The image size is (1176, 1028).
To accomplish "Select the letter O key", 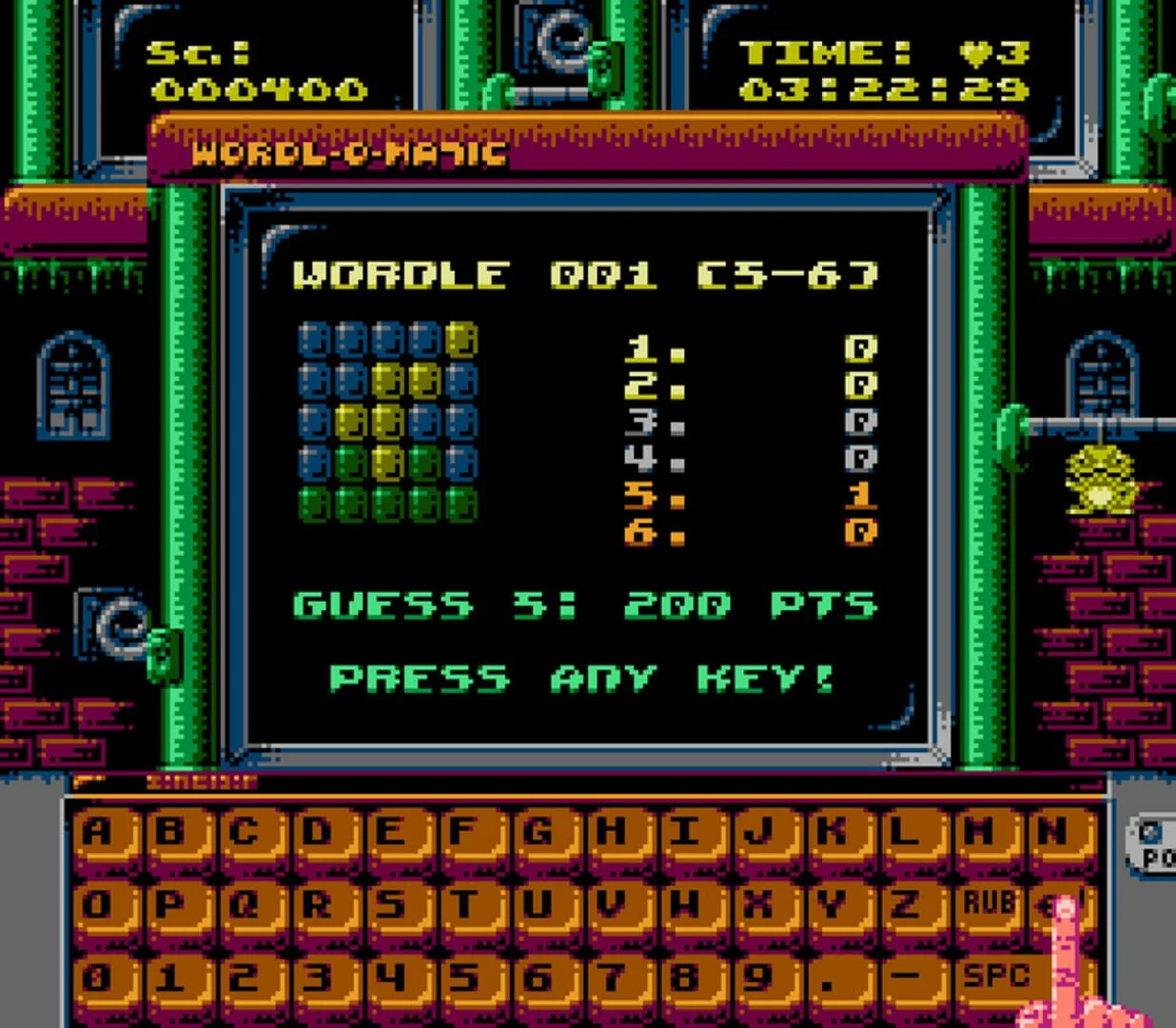I will 98,905.
